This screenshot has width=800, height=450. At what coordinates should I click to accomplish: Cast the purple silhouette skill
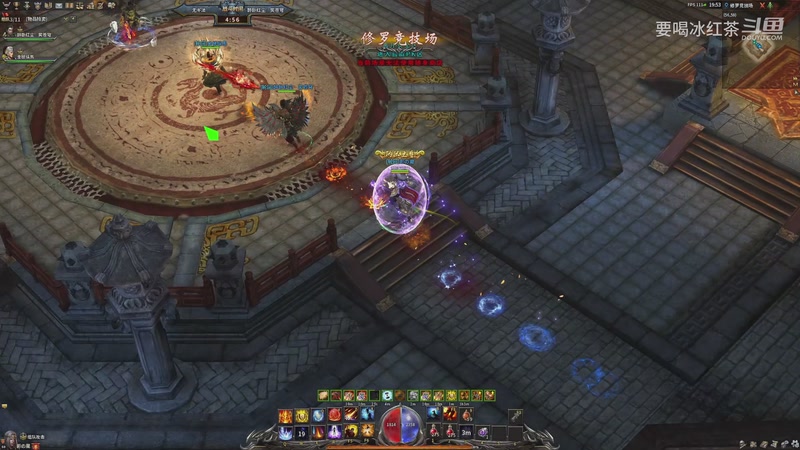[x=335, y=432]
